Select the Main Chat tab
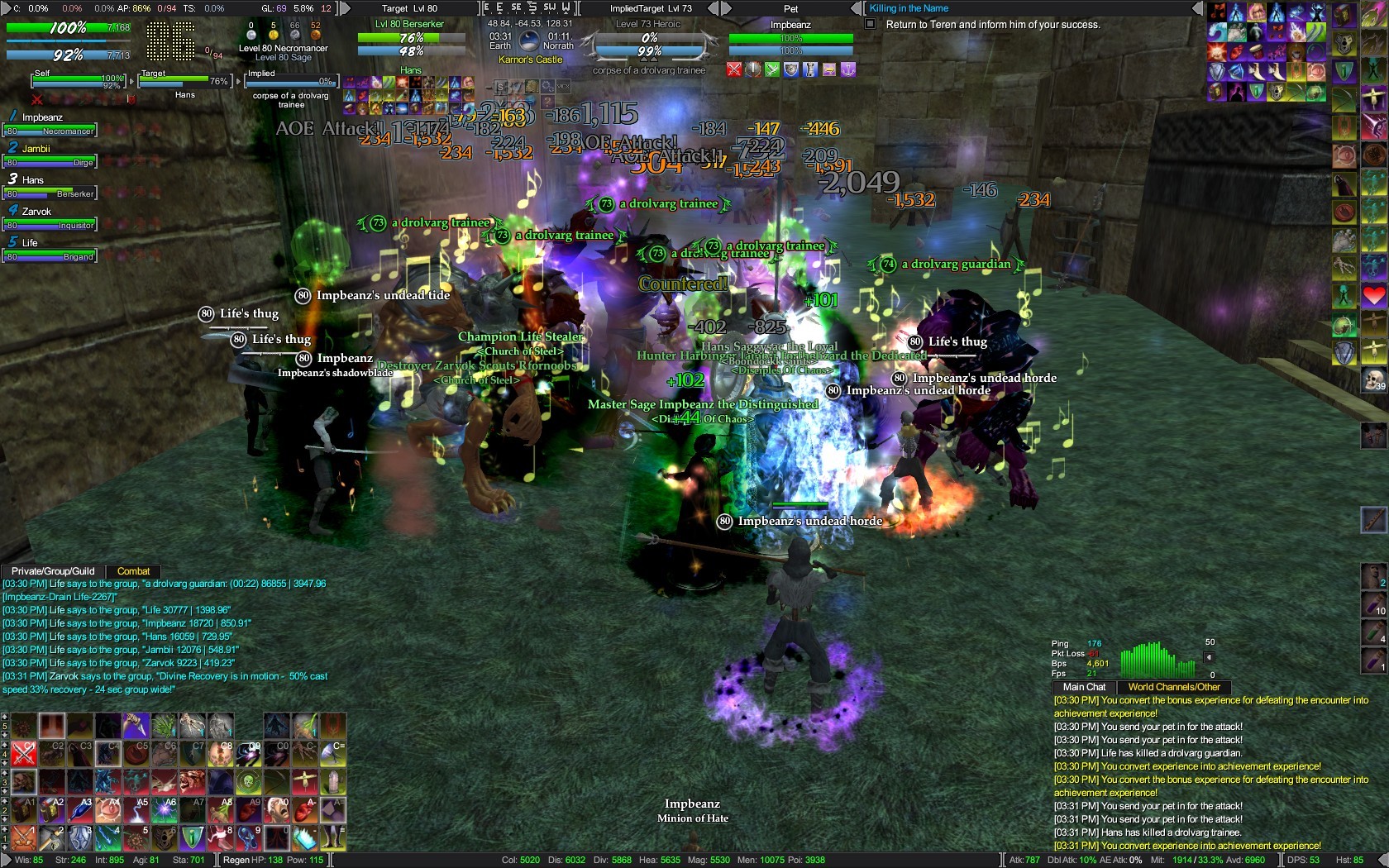This screenshot has width=1389, height=868. click(1084, 687)
